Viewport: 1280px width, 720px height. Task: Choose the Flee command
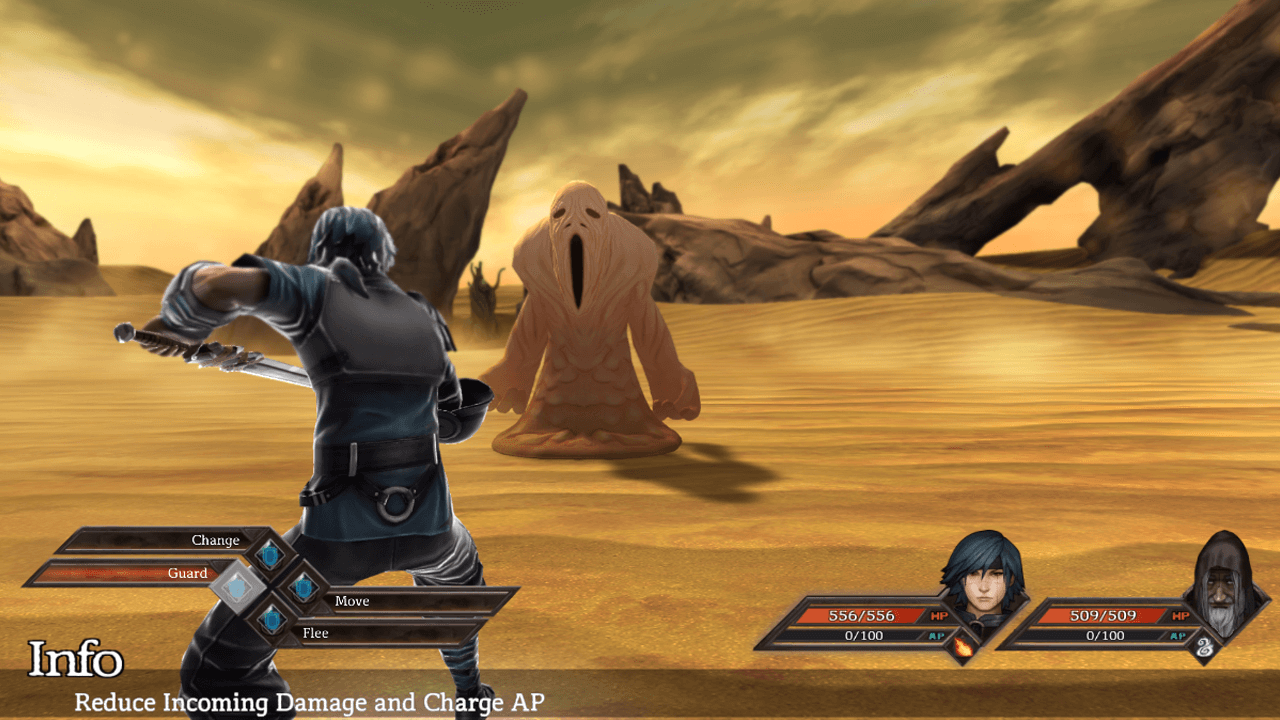pyautogui.click(x=315, y=632)
